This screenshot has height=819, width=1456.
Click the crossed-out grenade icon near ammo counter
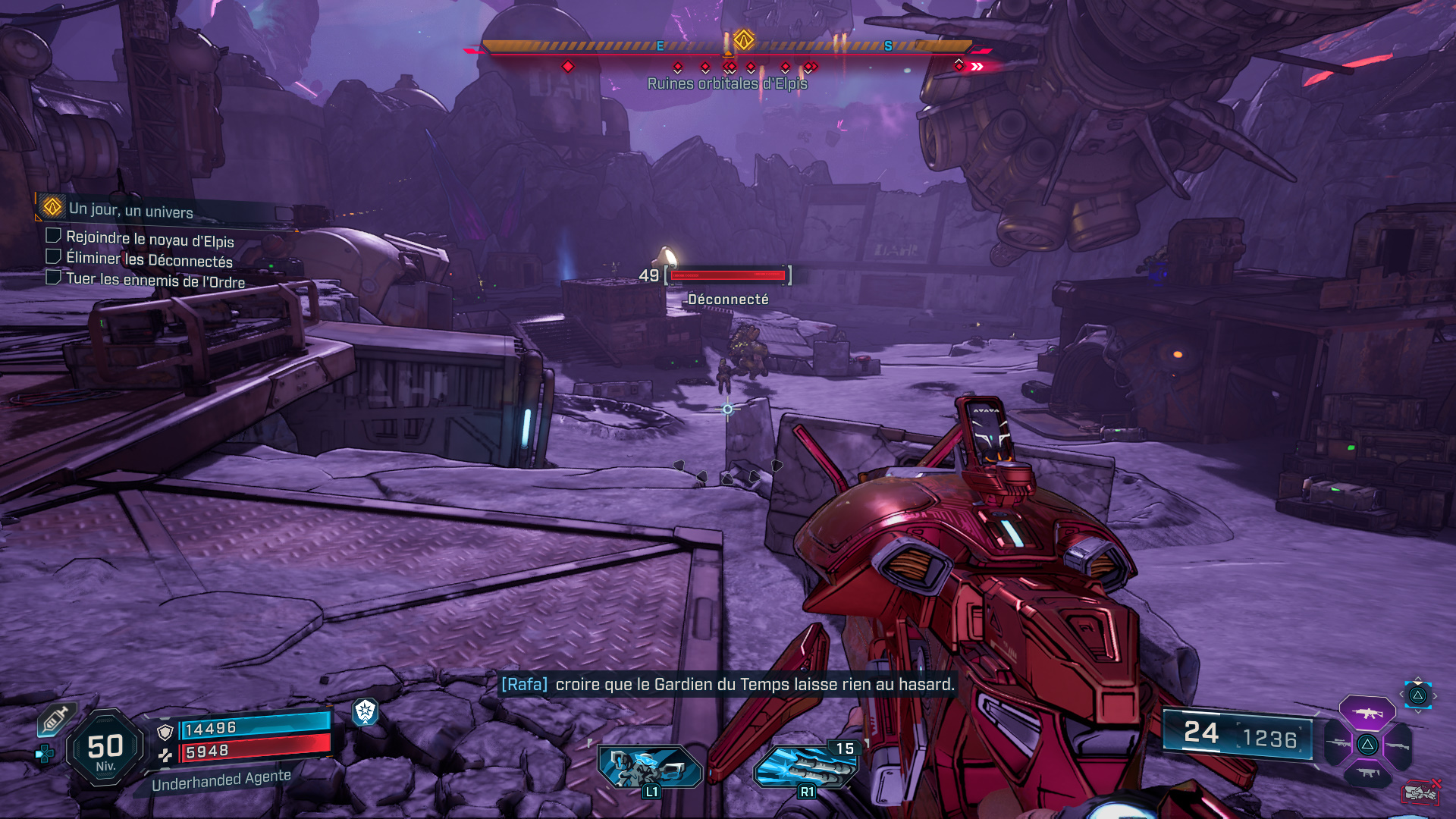(1420, 792)
